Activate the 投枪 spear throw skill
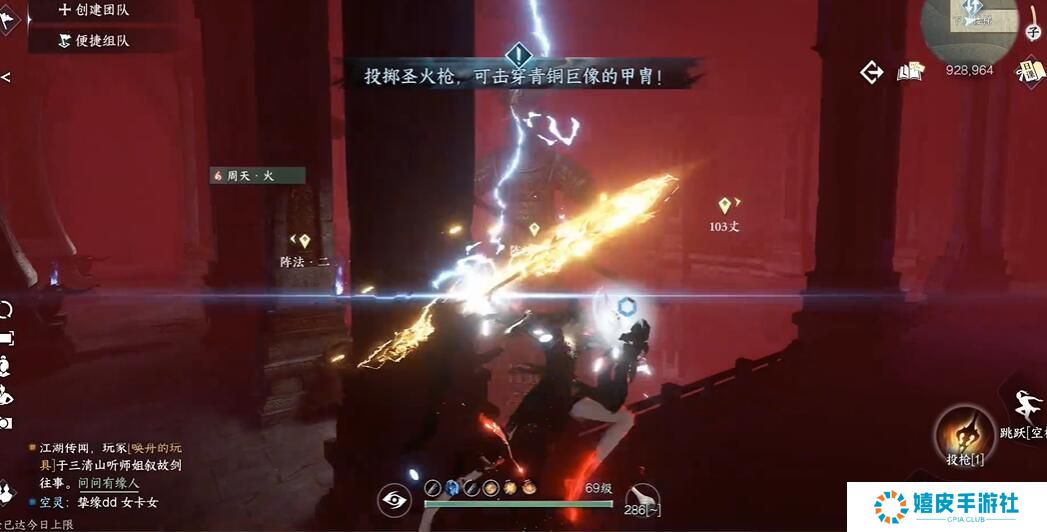This screenshot has width=1047, height=532. pyautogui.click(x=965, y=437)
